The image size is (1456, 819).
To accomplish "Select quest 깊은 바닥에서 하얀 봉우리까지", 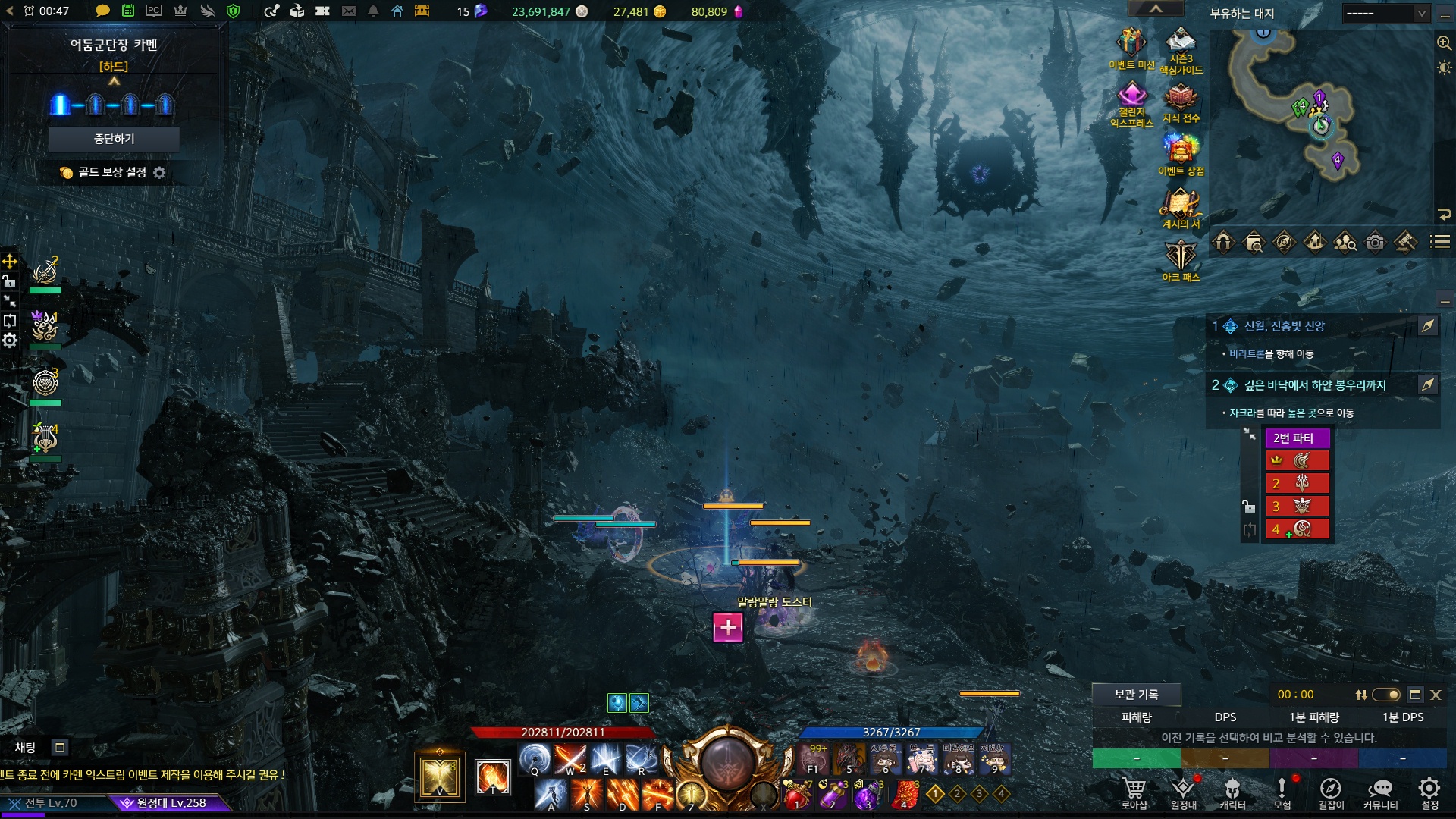I will coord(1314,385).
